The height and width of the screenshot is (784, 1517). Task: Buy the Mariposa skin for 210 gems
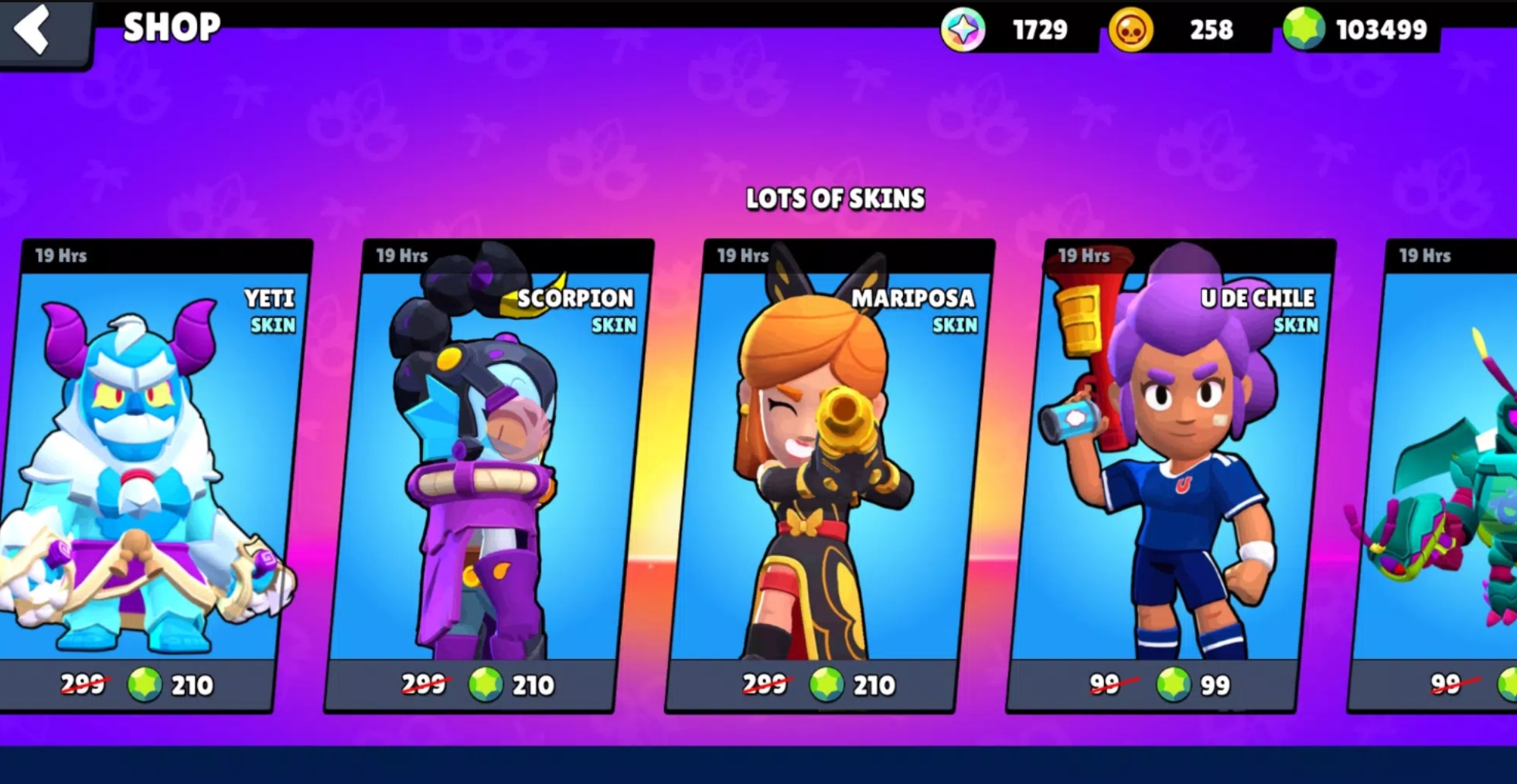pyautogui.click(x=820, y=685)
